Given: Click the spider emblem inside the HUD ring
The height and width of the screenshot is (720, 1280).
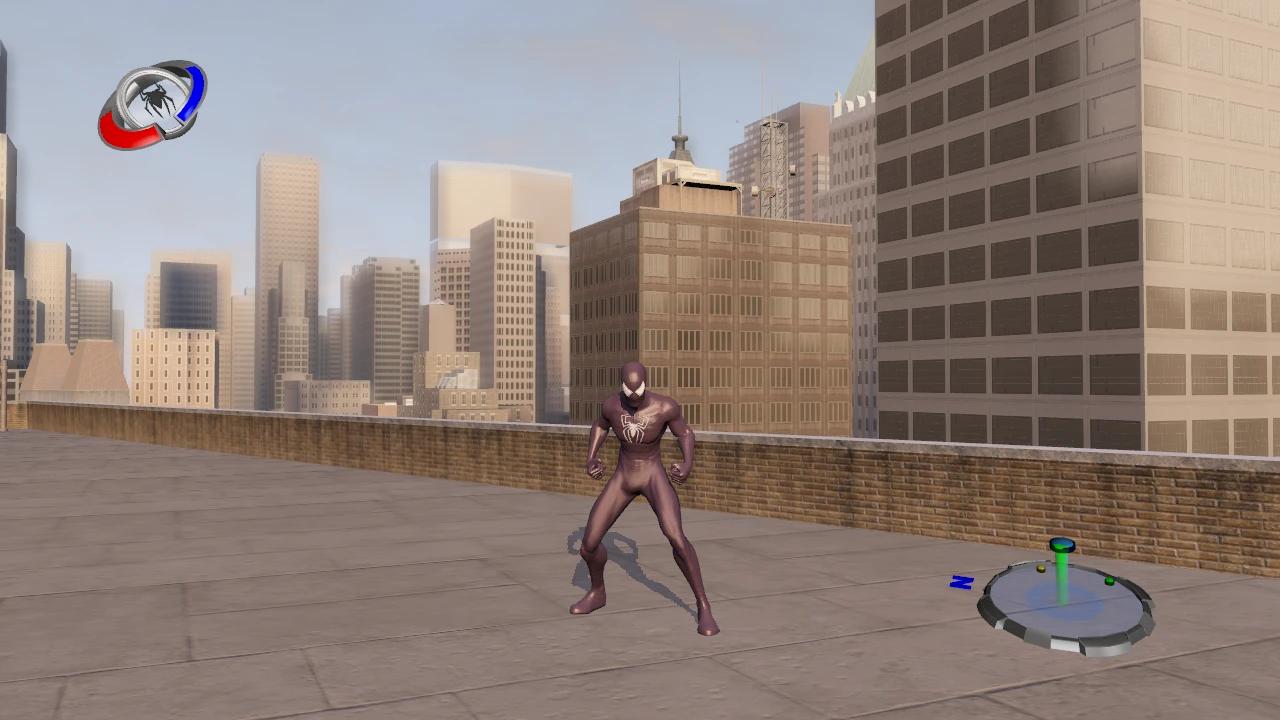Looking at the screenshot, I should click(x=157, y=98).
